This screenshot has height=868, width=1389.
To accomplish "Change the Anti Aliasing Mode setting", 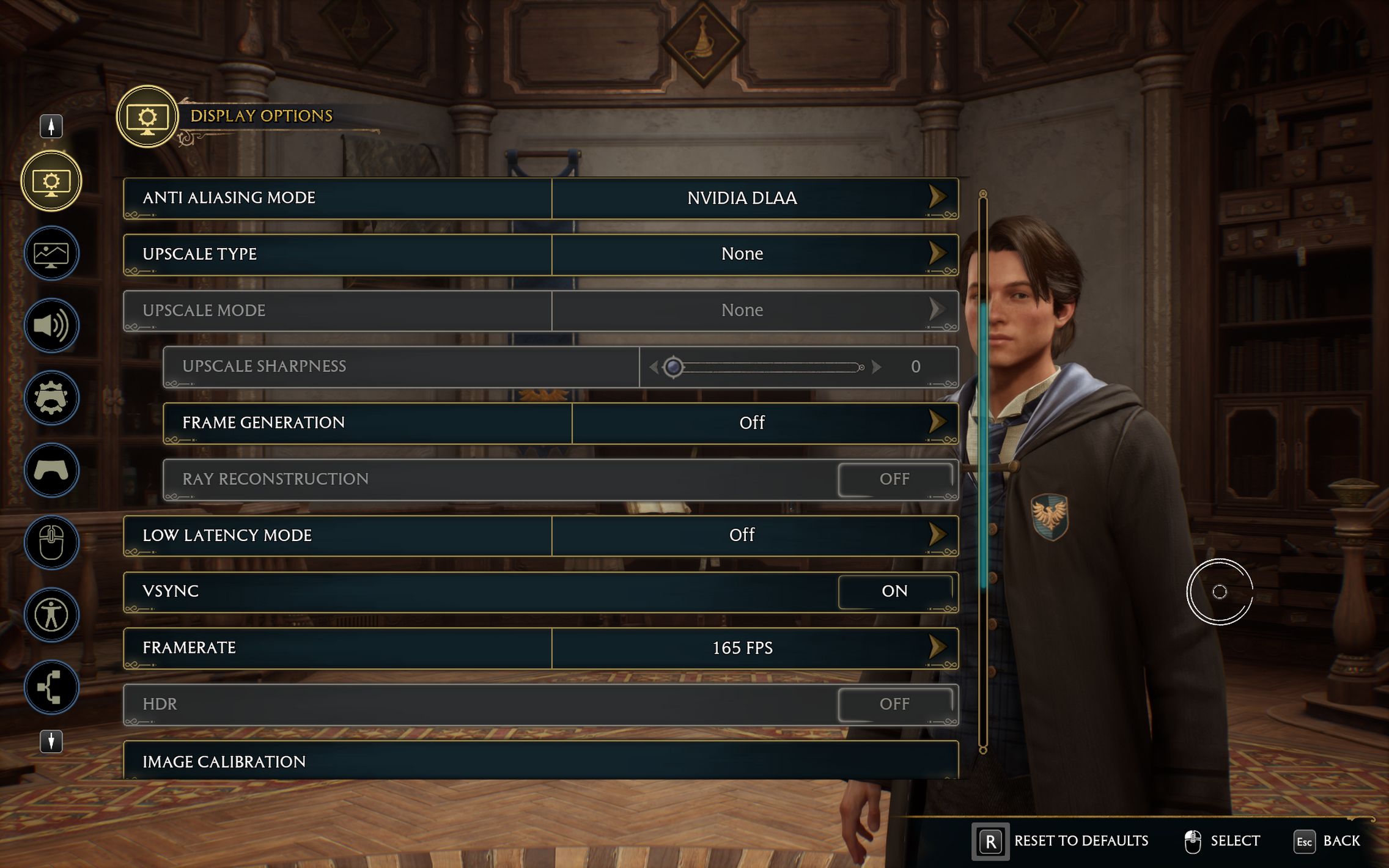I will coord(937,197).
